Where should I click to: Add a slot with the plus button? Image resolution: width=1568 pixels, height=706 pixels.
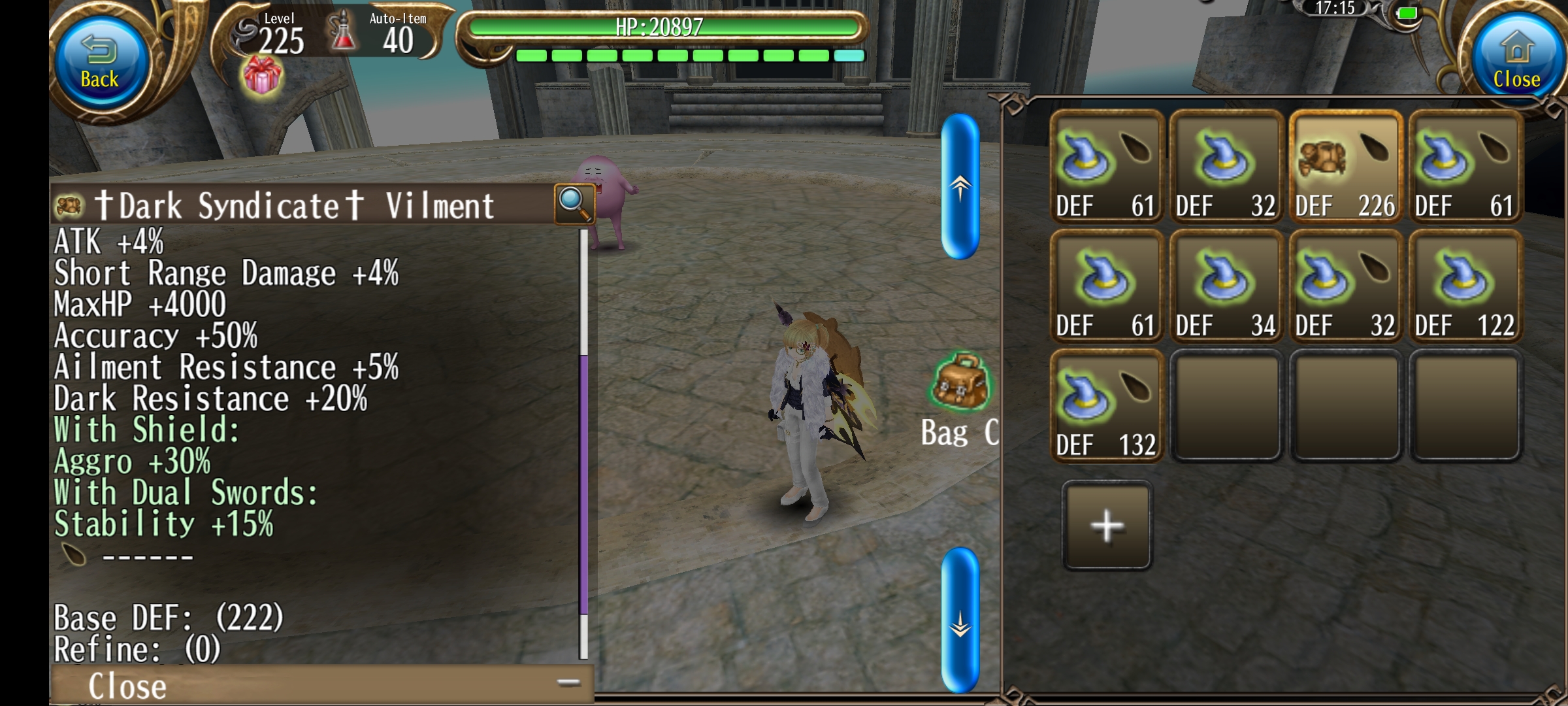1107,526
